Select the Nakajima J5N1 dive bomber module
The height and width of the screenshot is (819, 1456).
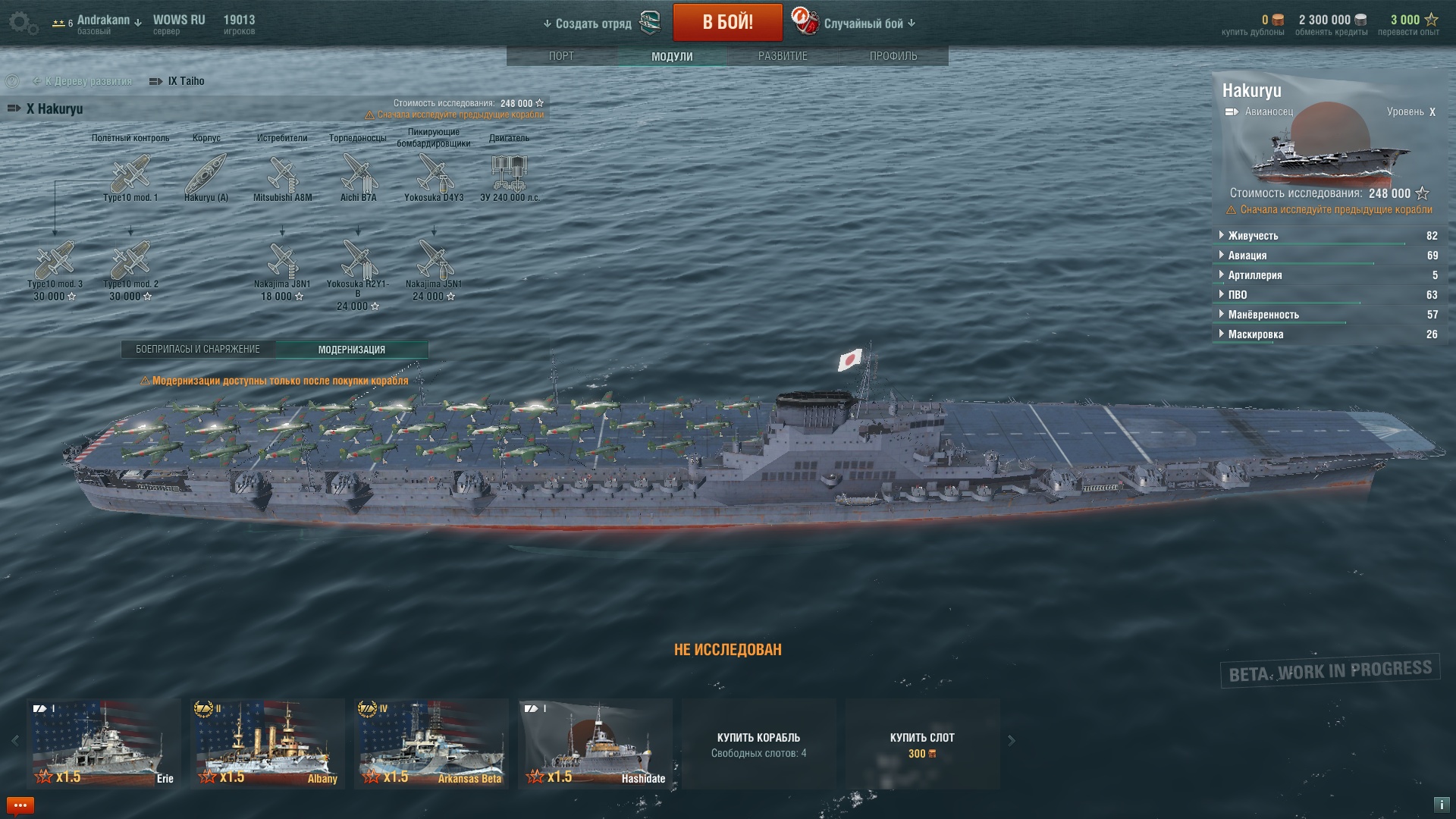tap(434, 262)
